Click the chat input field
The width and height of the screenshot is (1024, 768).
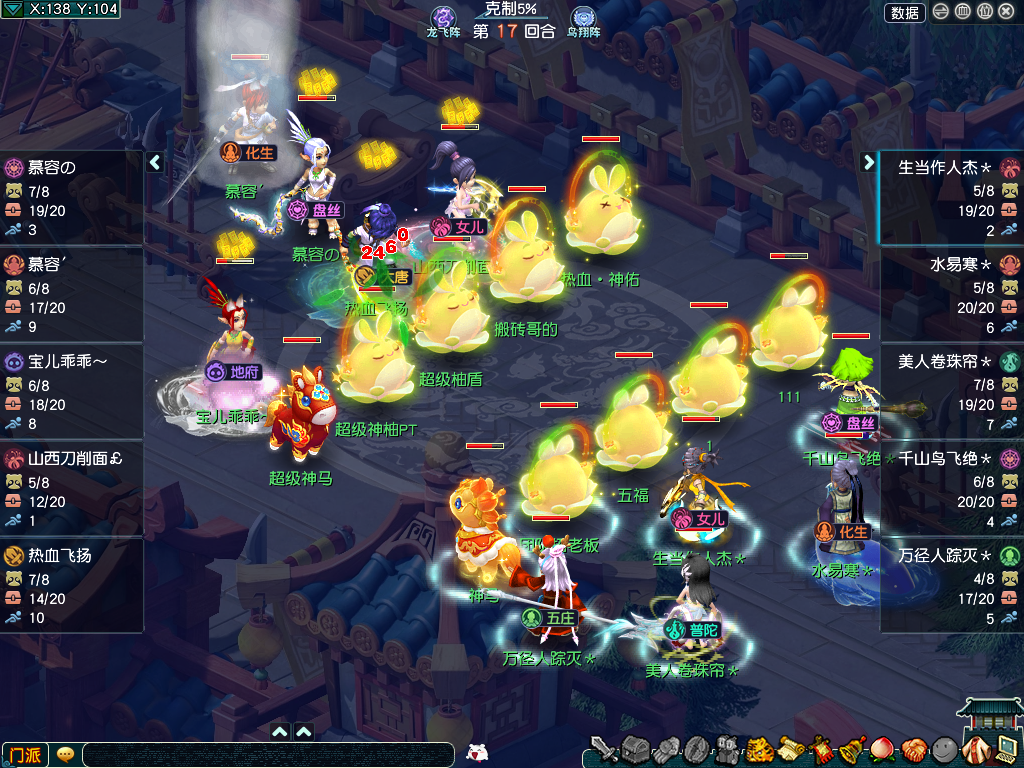coord(268,755)
